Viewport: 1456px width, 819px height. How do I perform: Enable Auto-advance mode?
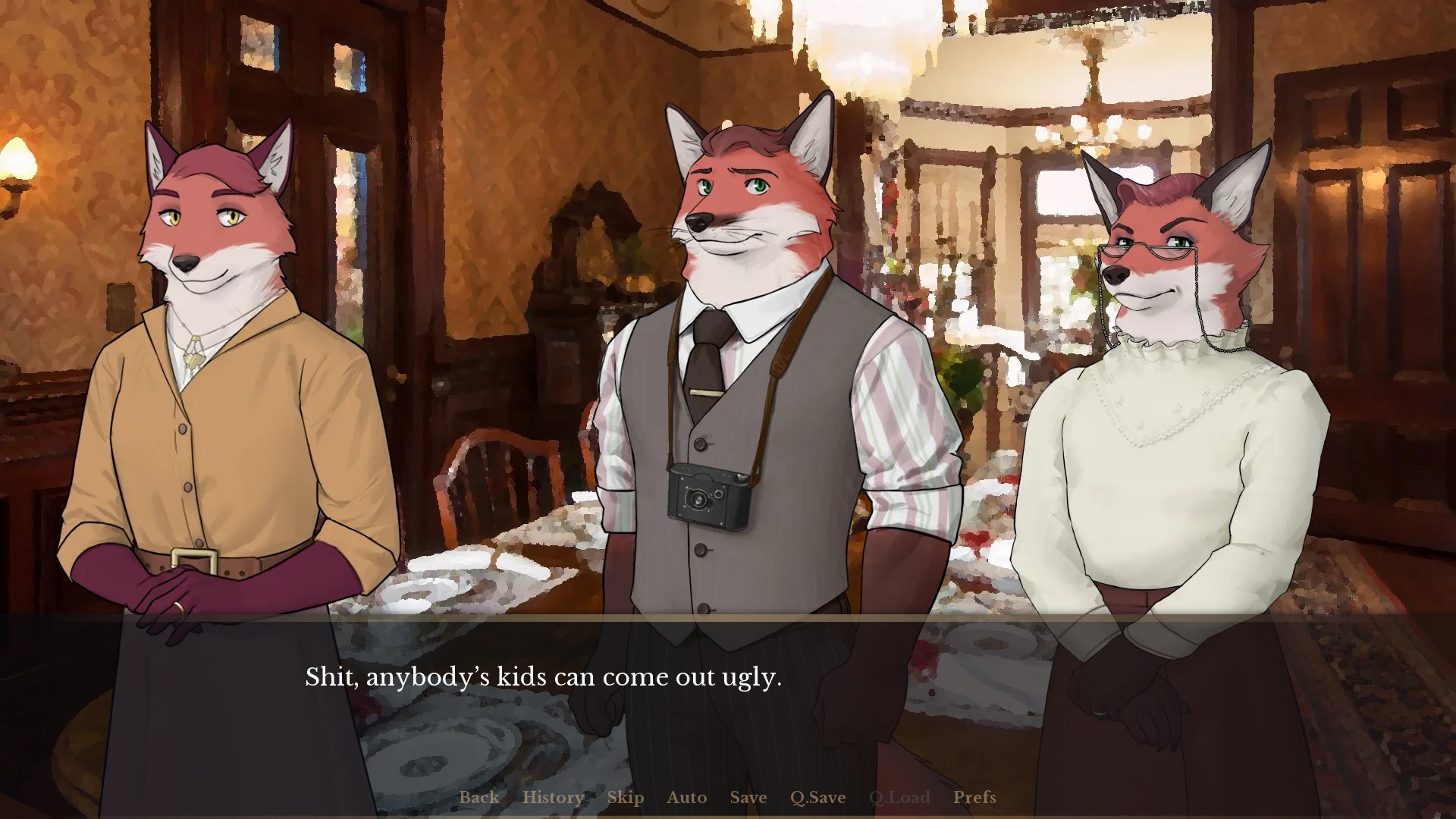coord(686,798)
